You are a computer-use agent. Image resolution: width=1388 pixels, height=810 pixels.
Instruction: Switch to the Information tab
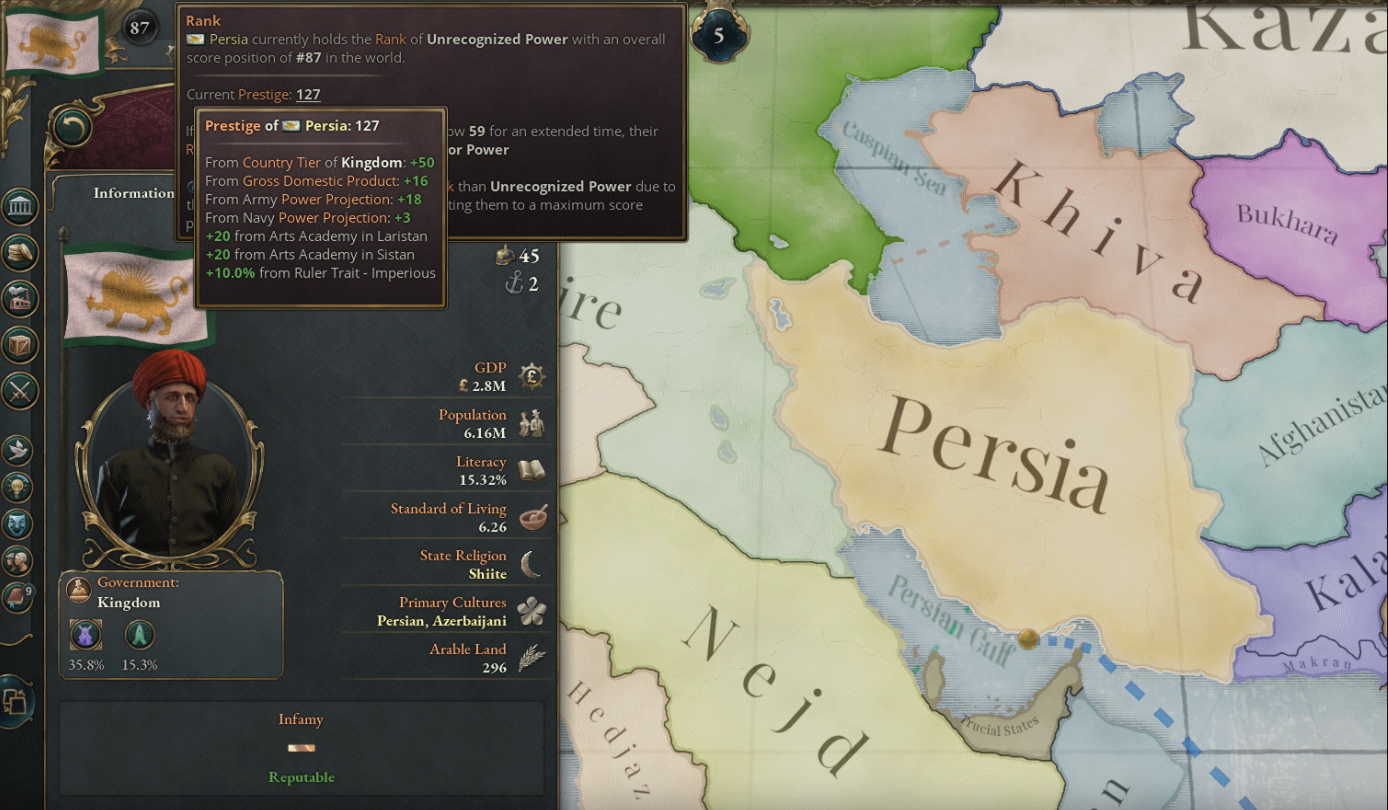pos(136,193)
